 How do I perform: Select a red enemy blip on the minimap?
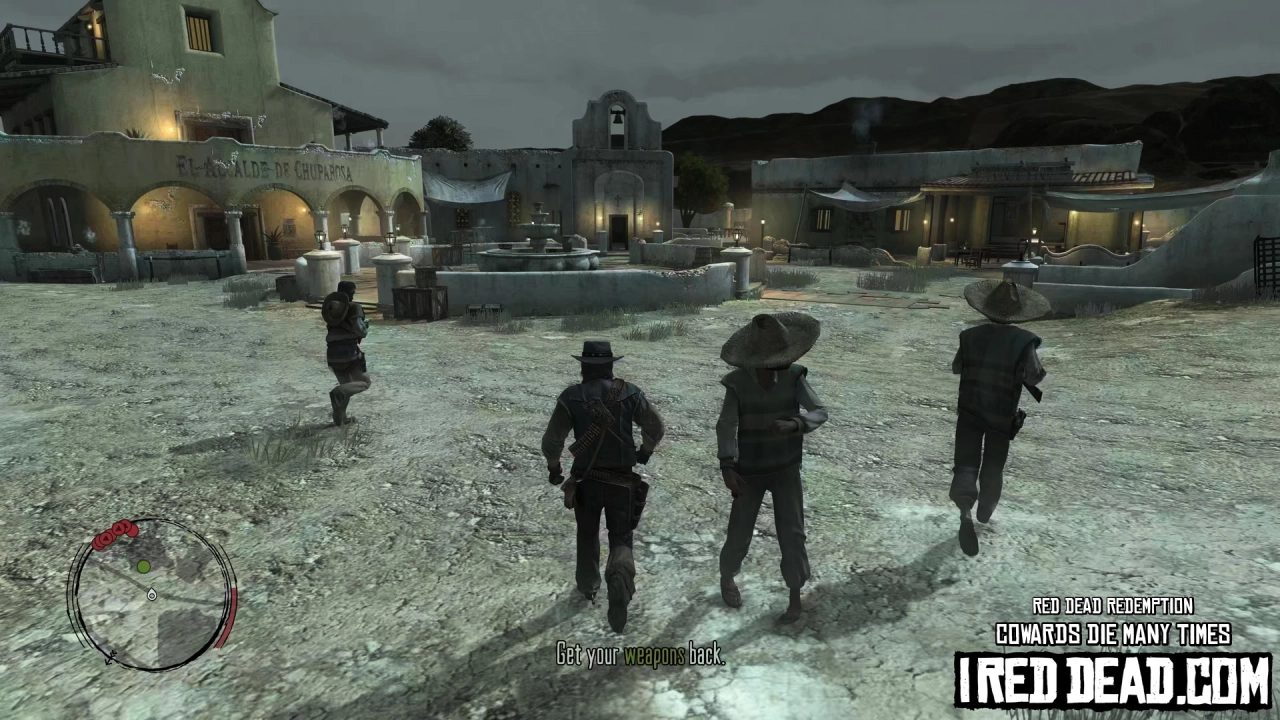coord(119,527)
